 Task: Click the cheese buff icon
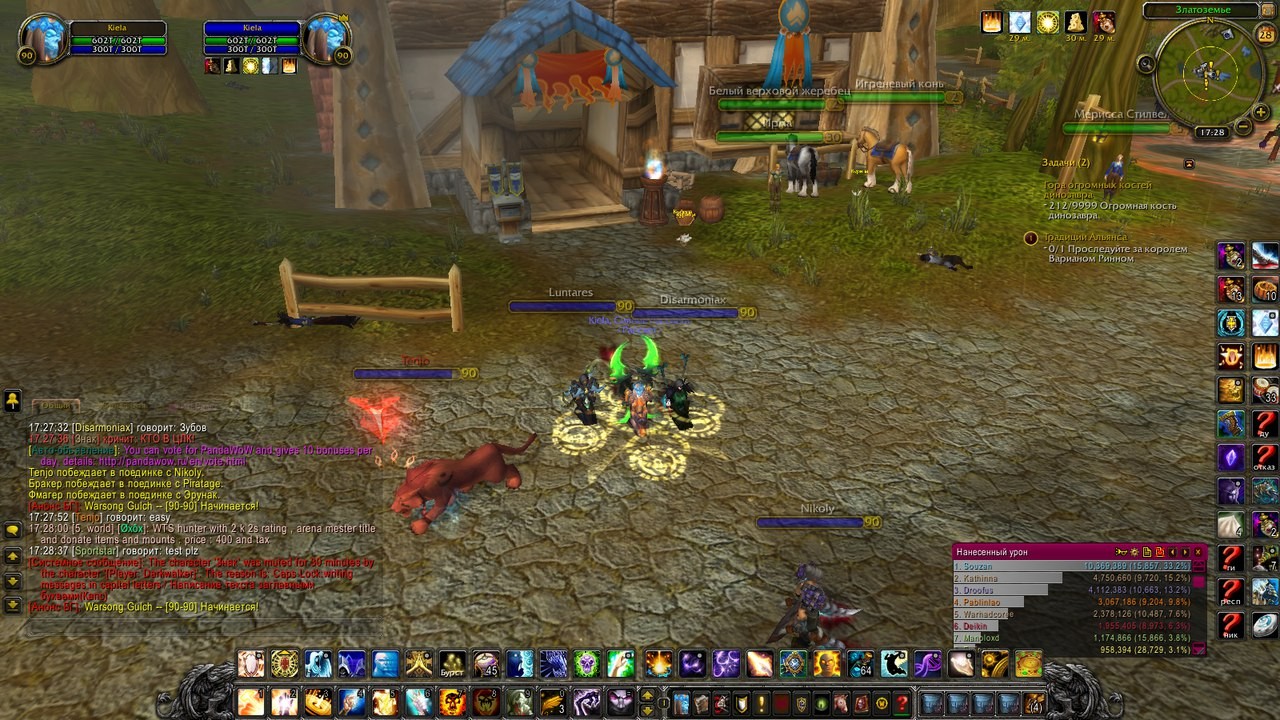1075,22
